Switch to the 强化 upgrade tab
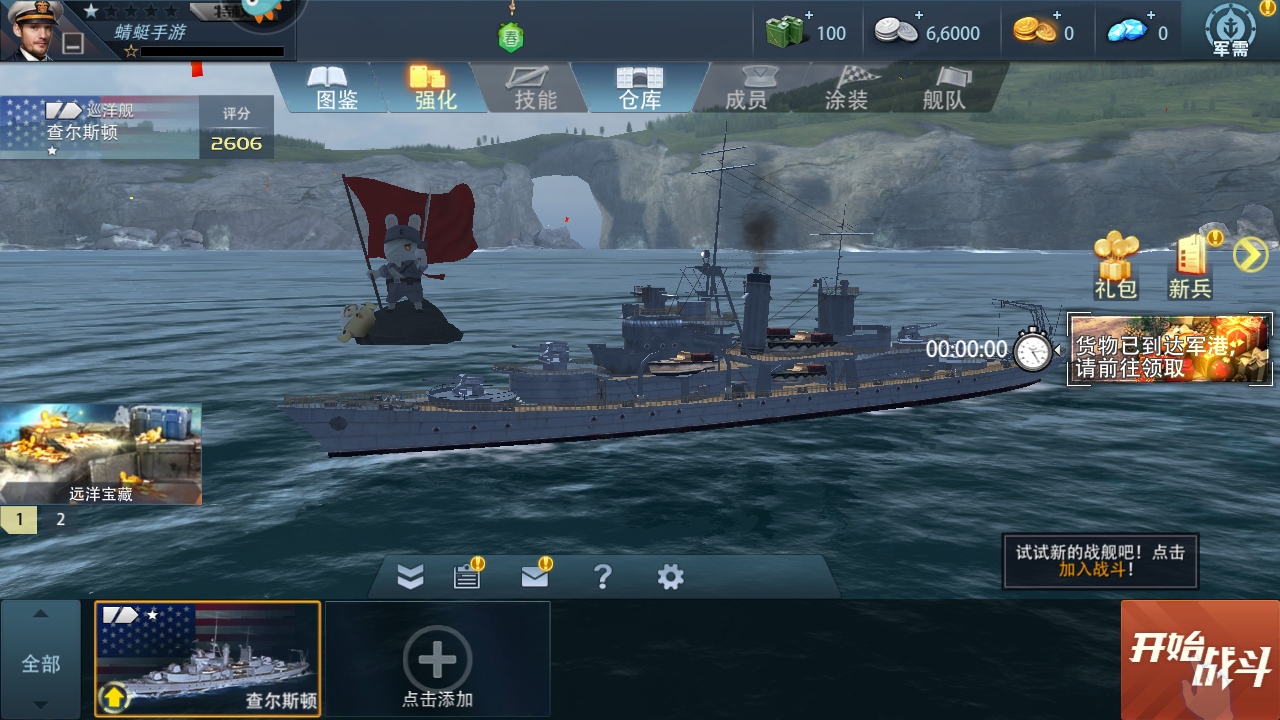Image resolution: width=1280 pixels, height=720 pixels. tap(435, 87)
